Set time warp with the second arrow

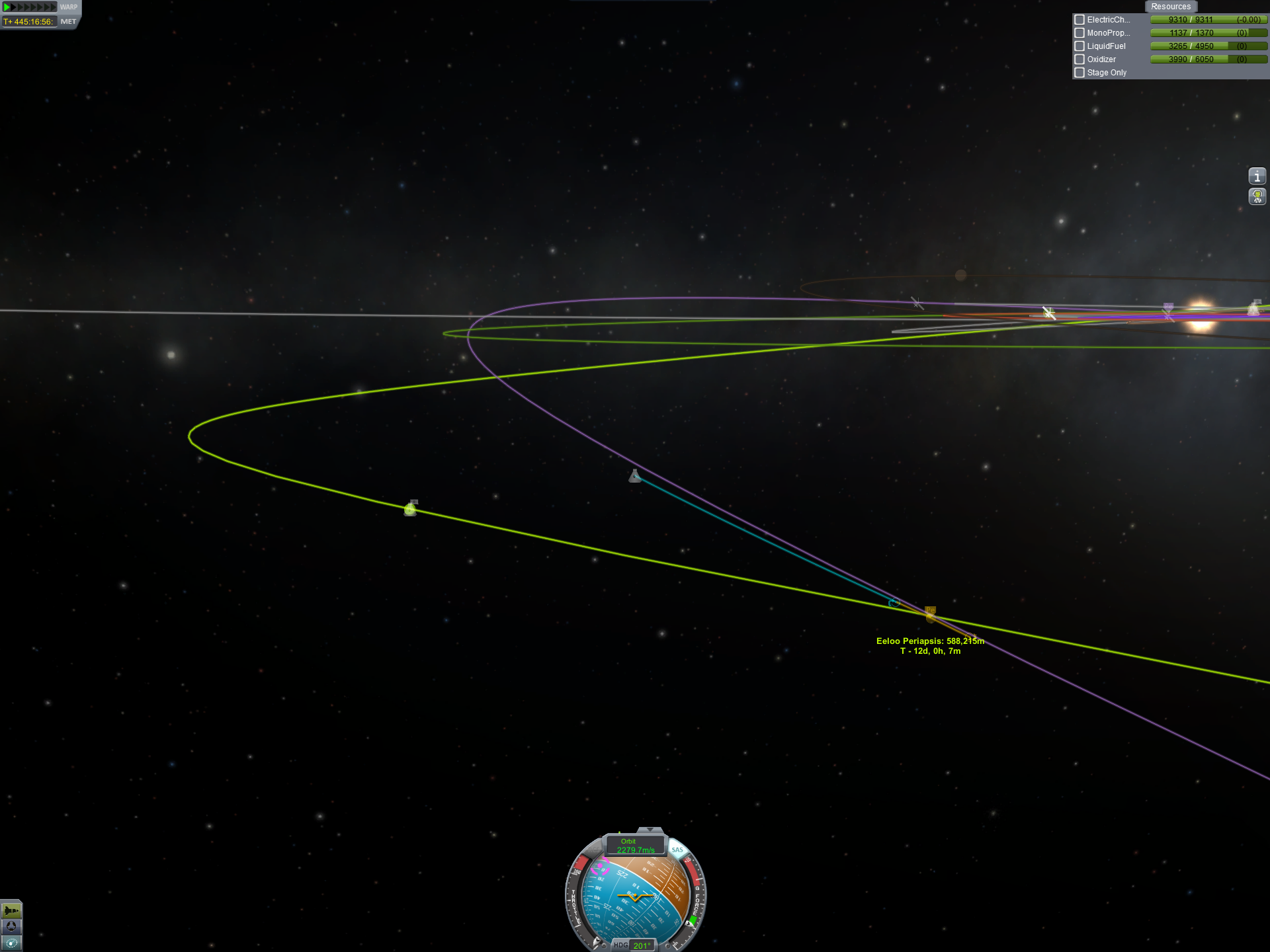pos(13,7)
